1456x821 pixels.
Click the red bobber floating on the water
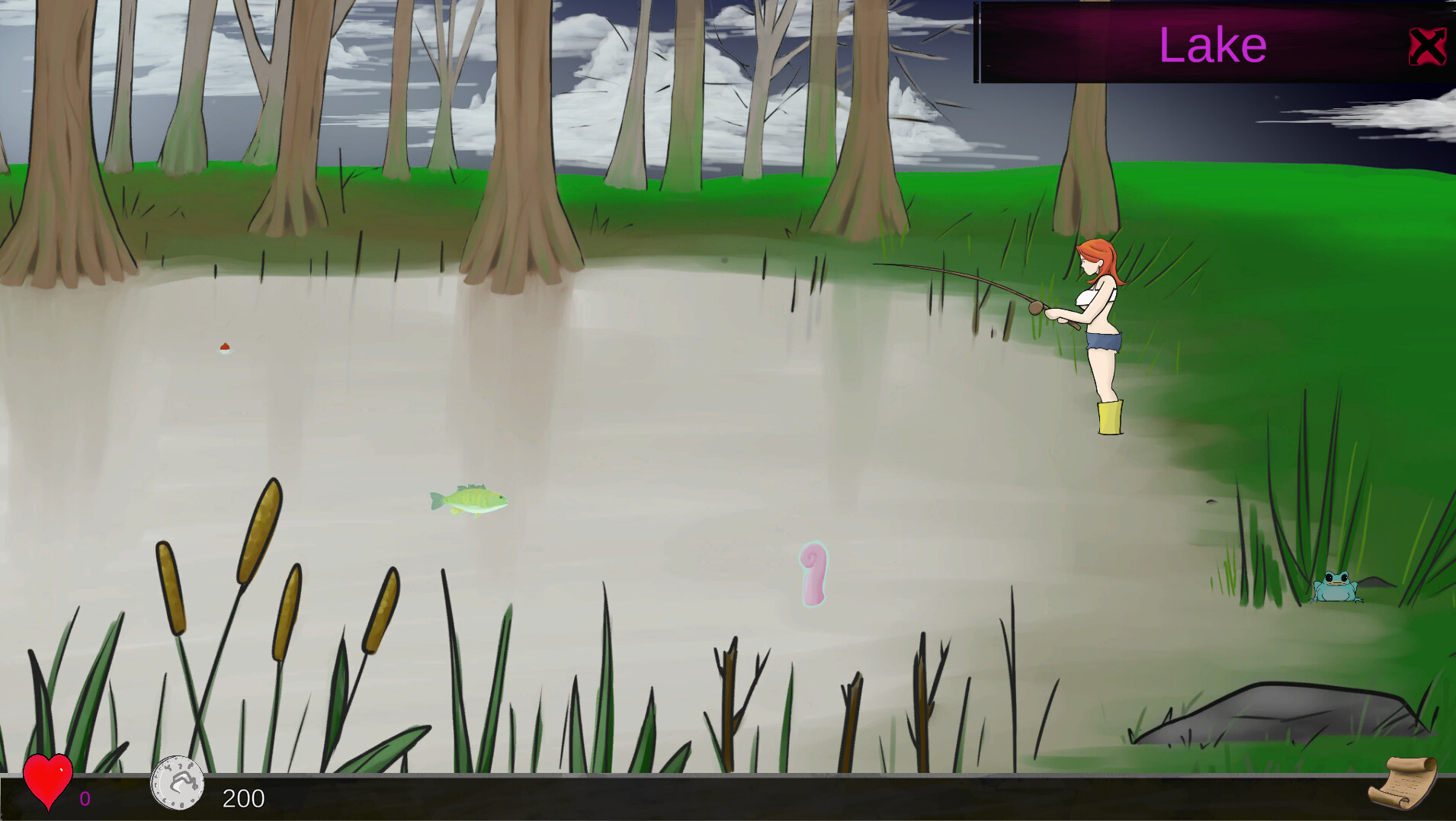pyautogui.click(x=223, y=348)
